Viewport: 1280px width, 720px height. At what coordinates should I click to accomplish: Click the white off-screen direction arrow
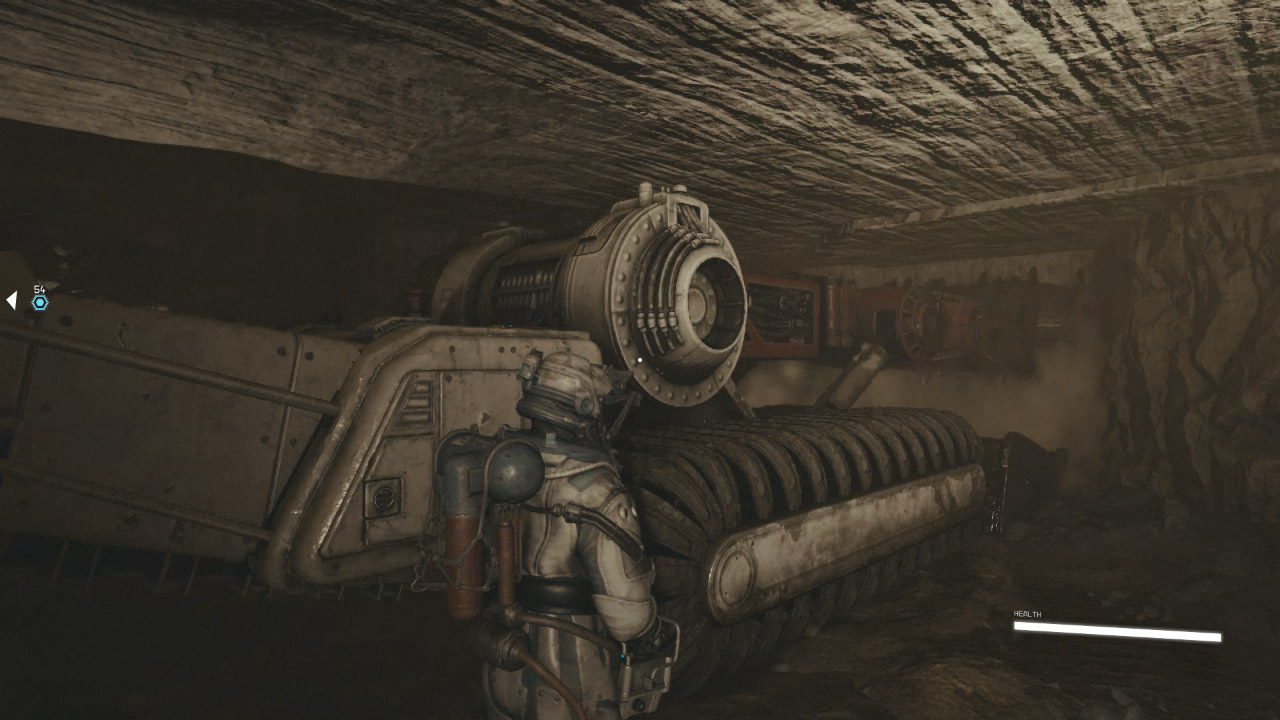[x=11, y=300]
